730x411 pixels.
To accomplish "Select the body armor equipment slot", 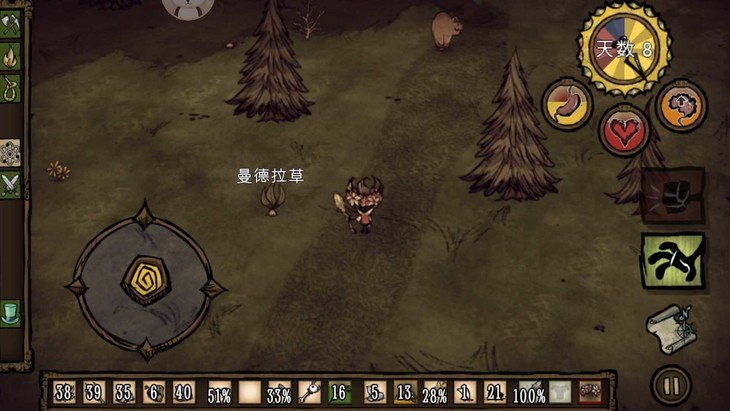I will click(559, 392).
